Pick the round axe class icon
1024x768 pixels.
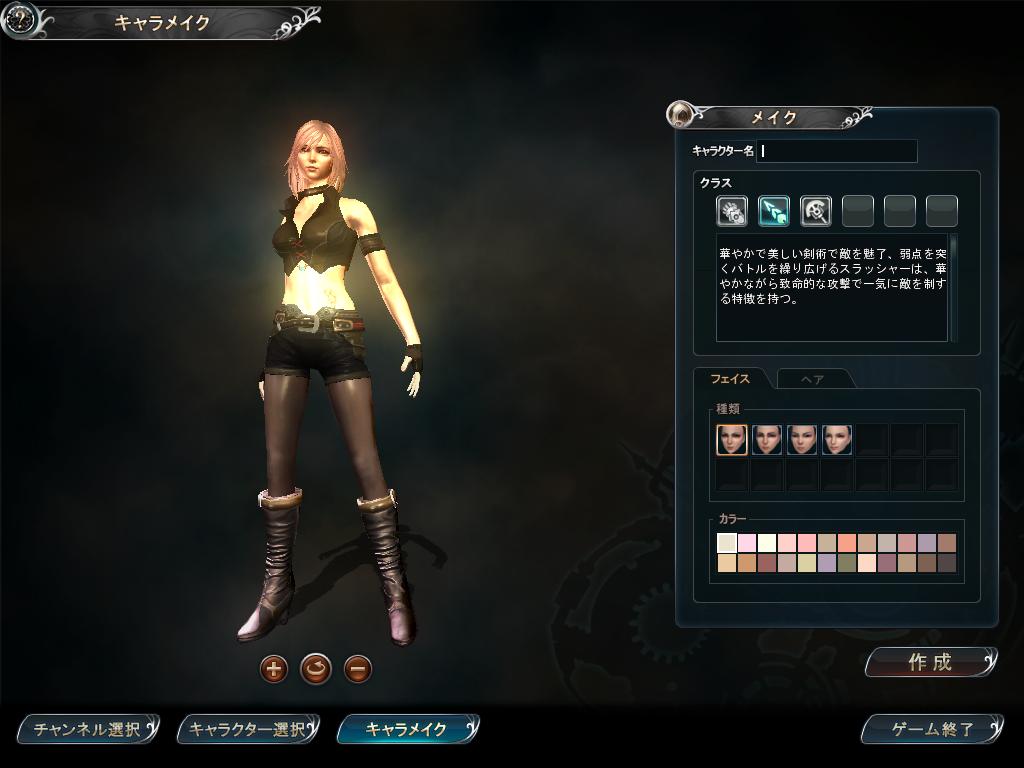click(816, 211)
